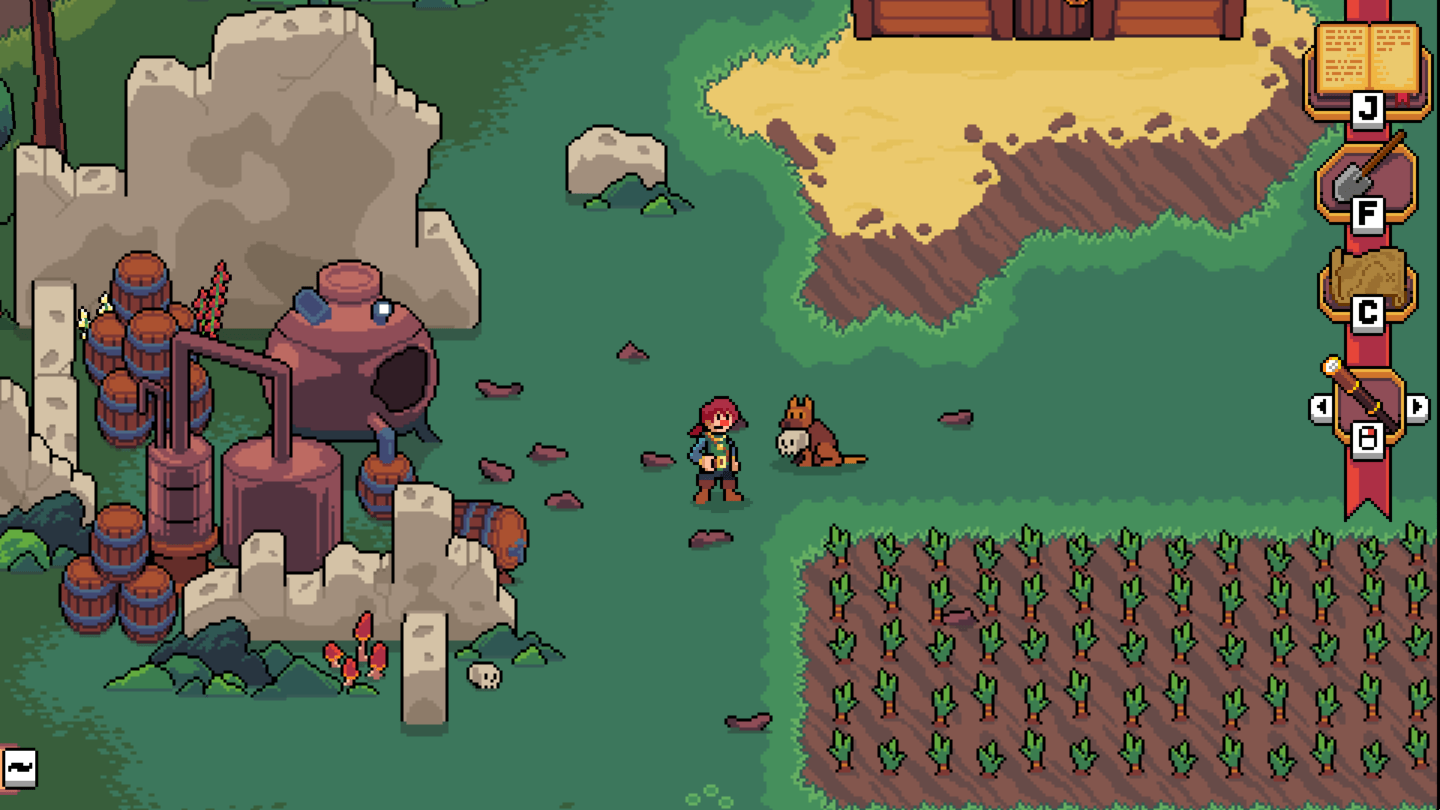Viewport: 1440px width, 810px height.
Task: Click the J keybind badge on the journal
Action: click(1366, 107)
